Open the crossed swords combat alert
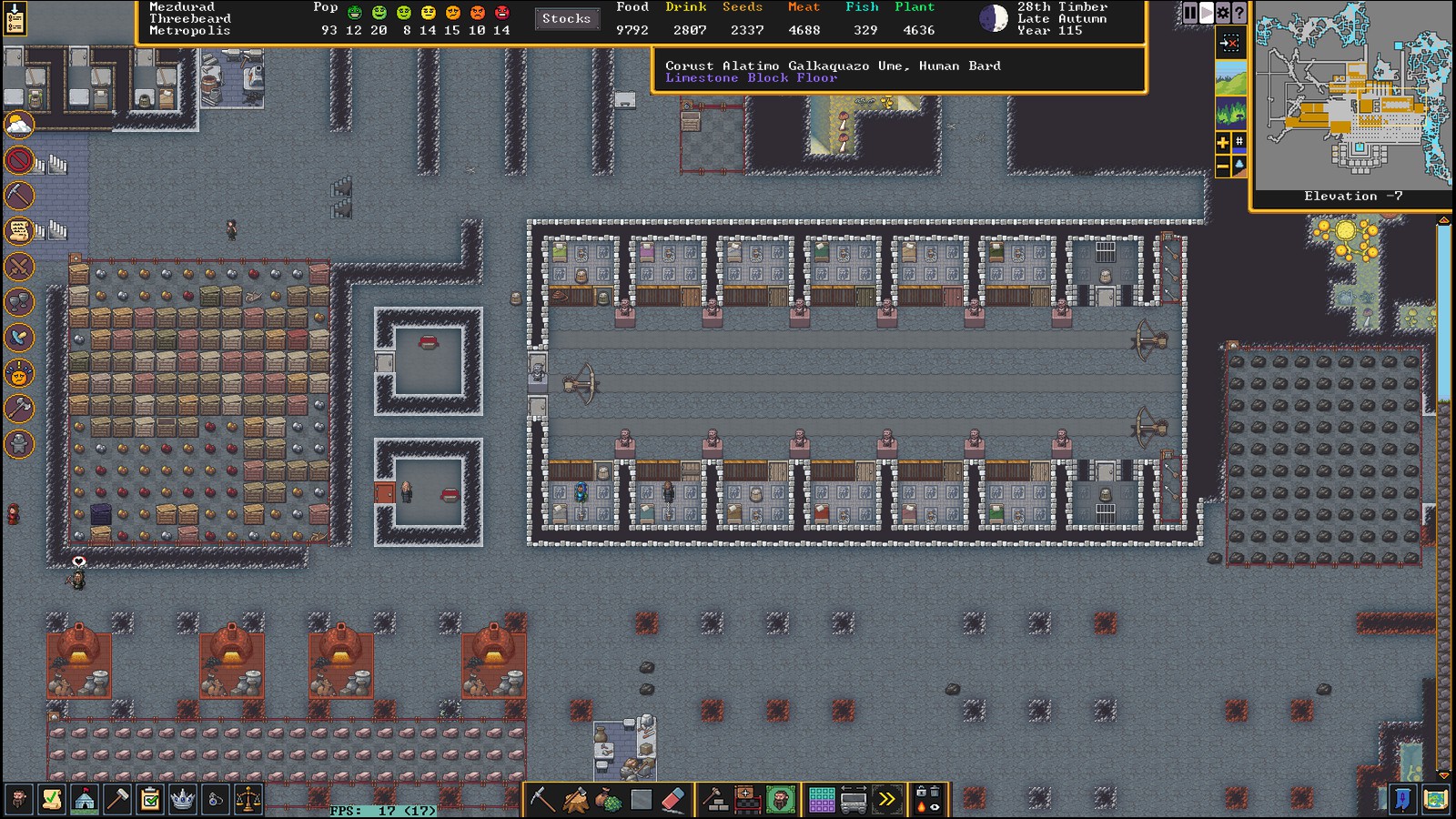The width and height of the screenshot is (1456, 819). click(x=19, y=267)
